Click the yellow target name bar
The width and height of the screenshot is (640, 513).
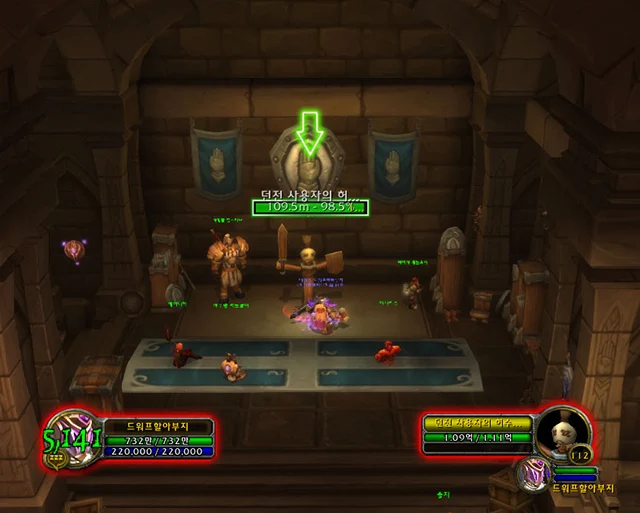[x=477, y=424]
